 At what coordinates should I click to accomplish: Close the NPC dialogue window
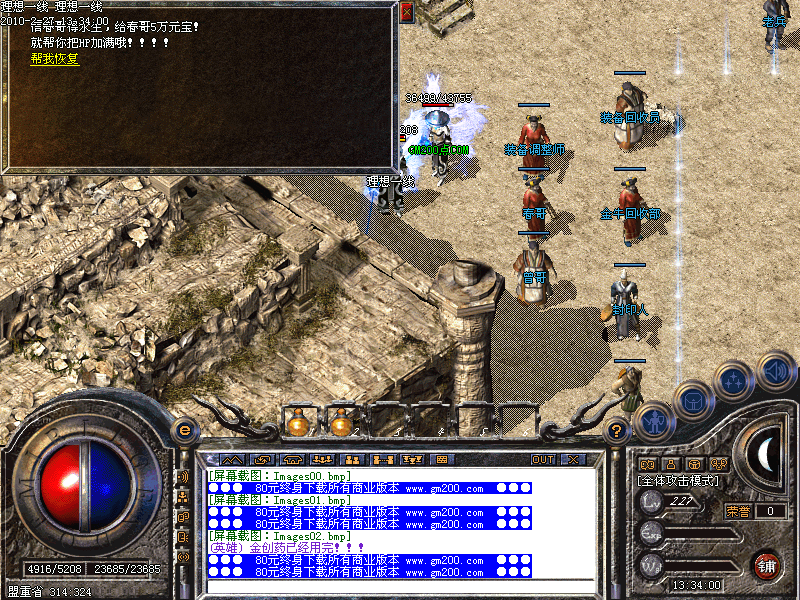click(x=406, y=13)
